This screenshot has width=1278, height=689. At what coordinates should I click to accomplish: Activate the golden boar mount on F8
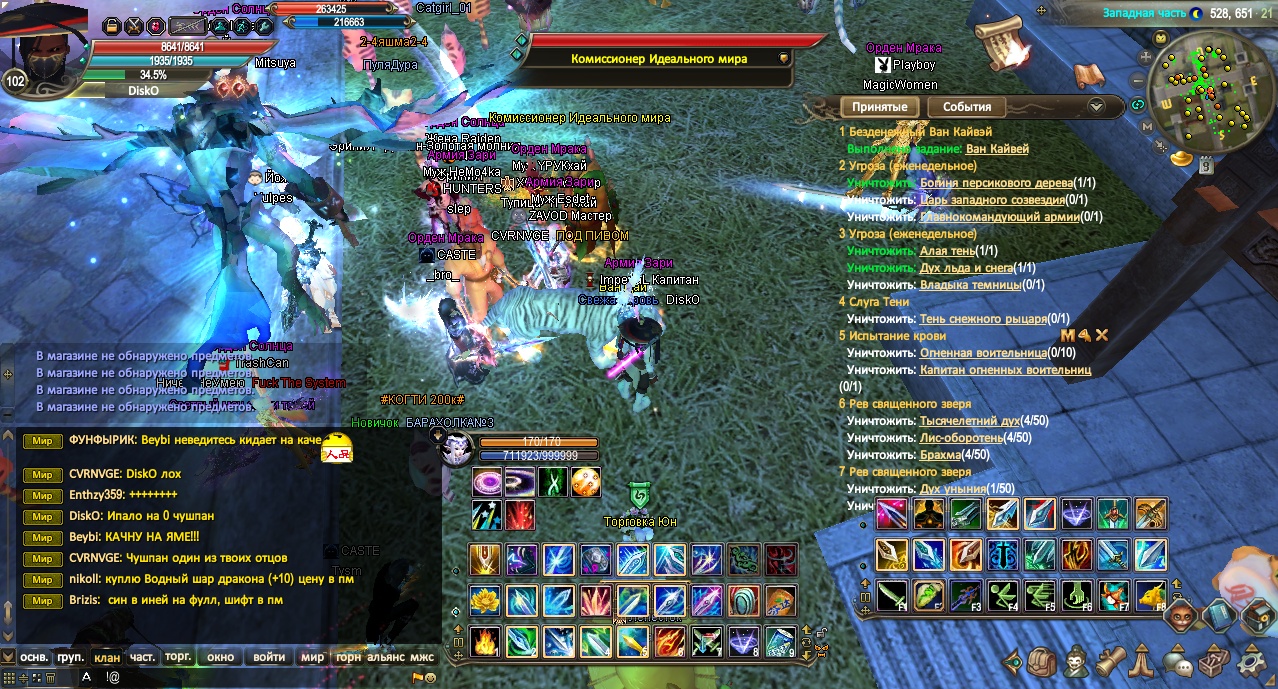(x=1150, y=595)
